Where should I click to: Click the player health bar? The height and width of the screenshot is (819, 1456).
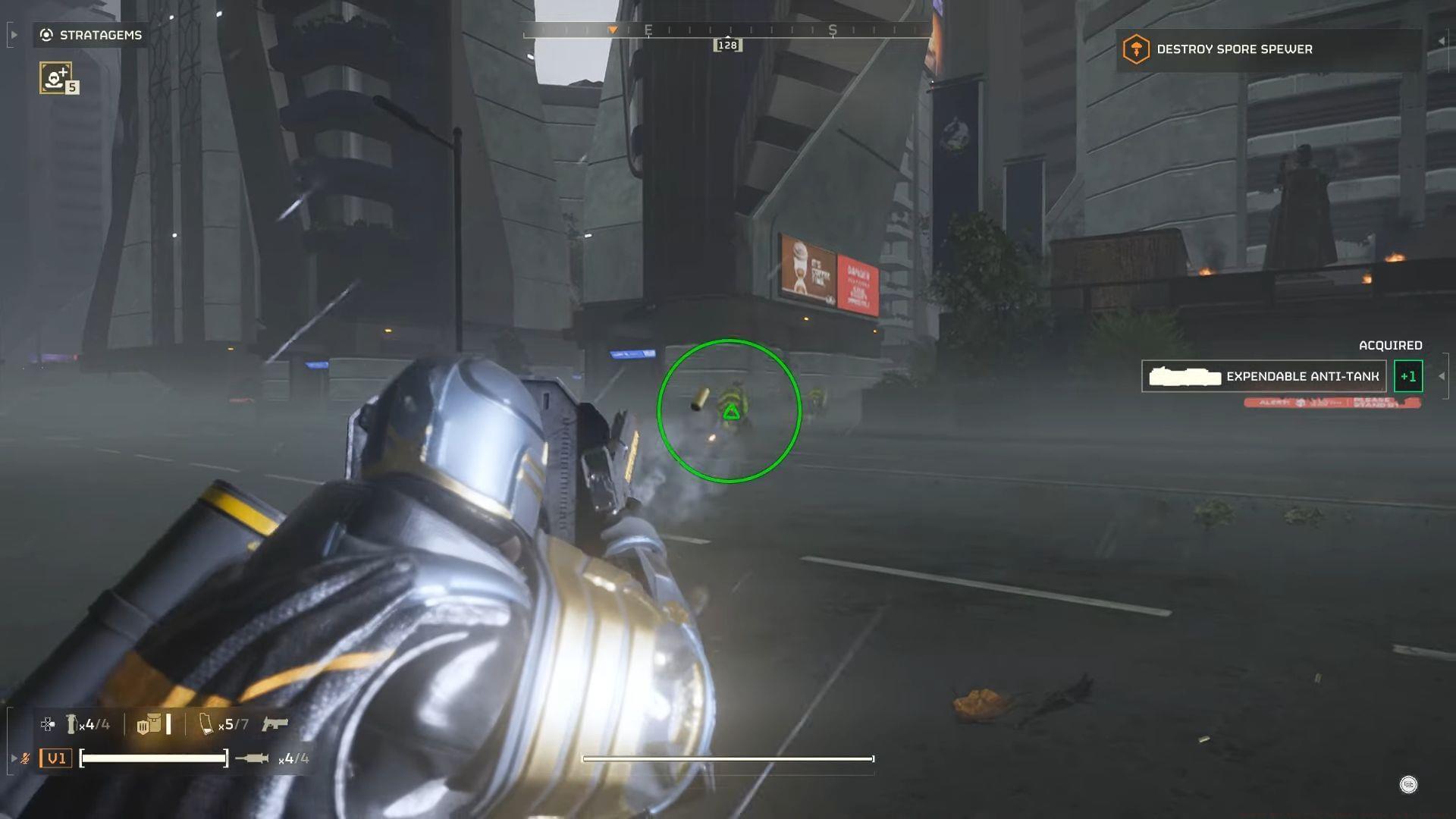click(x=154, y=758)
